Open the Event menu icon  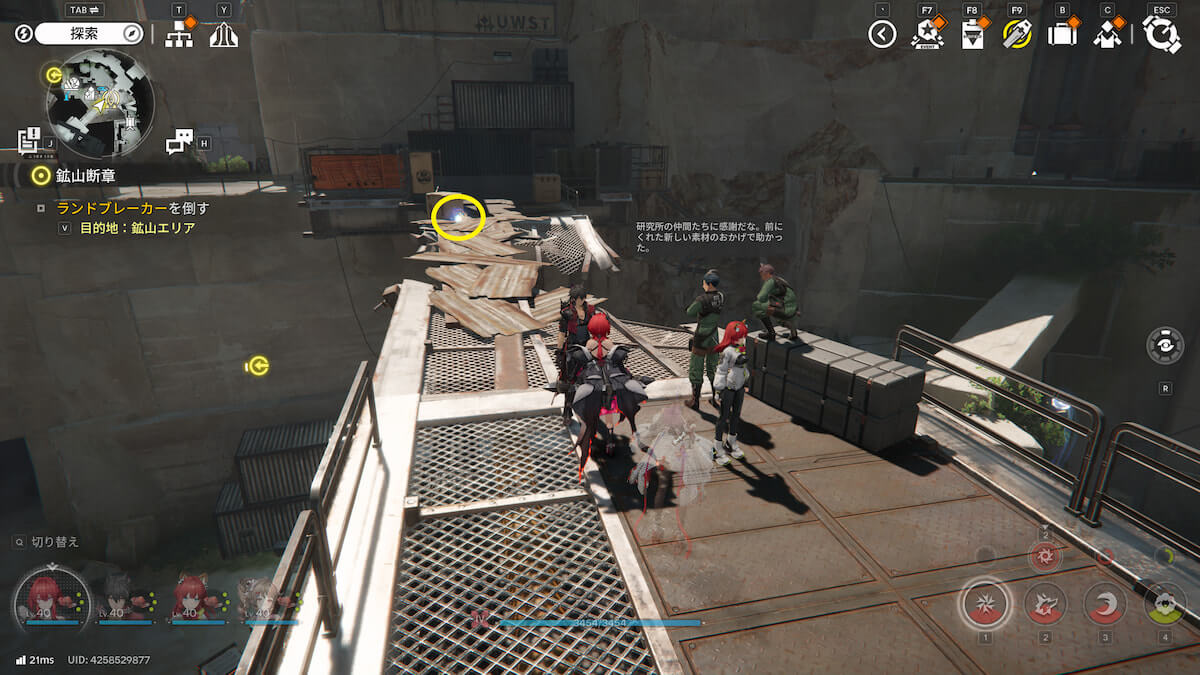pos(927,35)
